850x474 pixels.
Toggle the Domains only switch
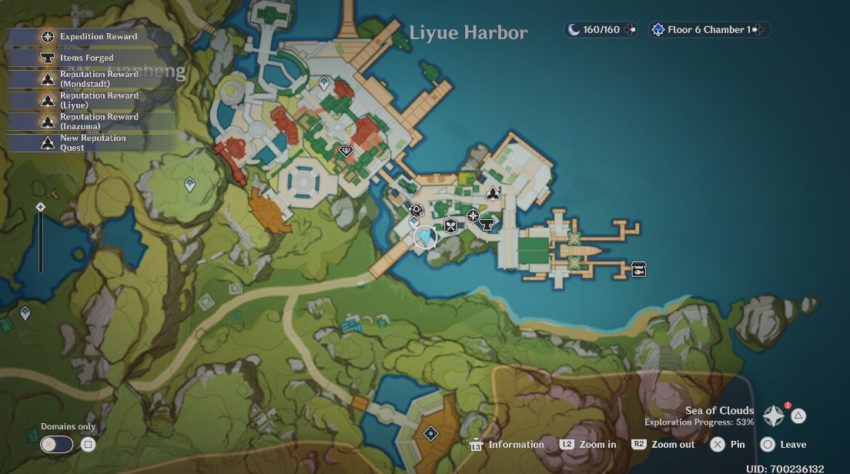pyautogui.click(x=57, y=444)
